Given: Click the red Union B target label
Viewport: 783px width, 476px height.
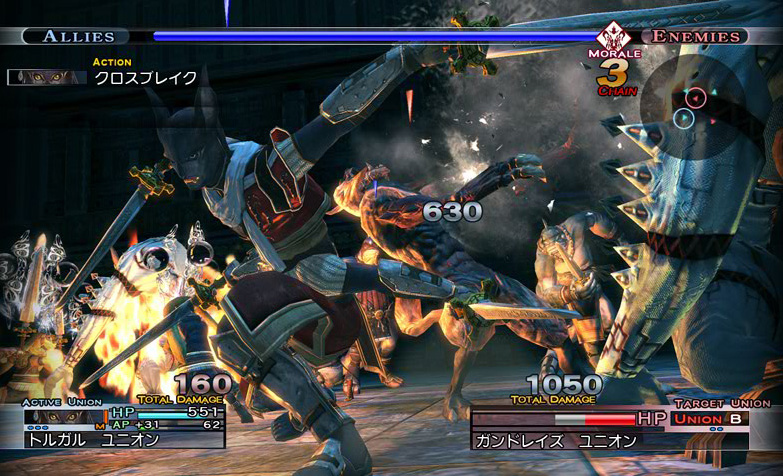Looking at the screenshot, I should (x=710, y=417).
